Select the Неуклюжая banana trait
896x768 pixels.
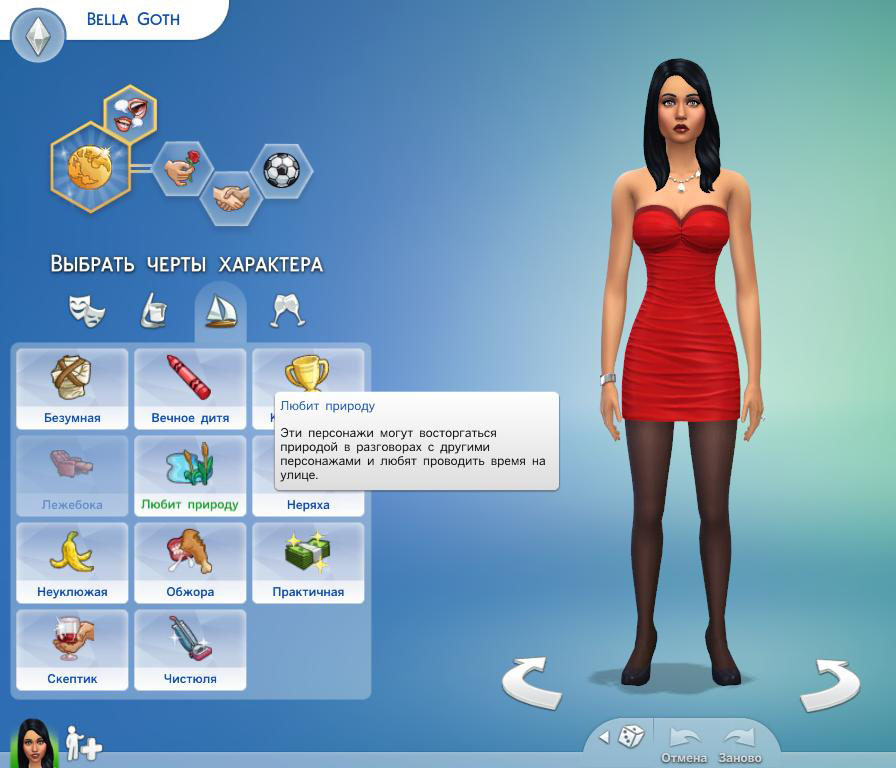[72, 563]
